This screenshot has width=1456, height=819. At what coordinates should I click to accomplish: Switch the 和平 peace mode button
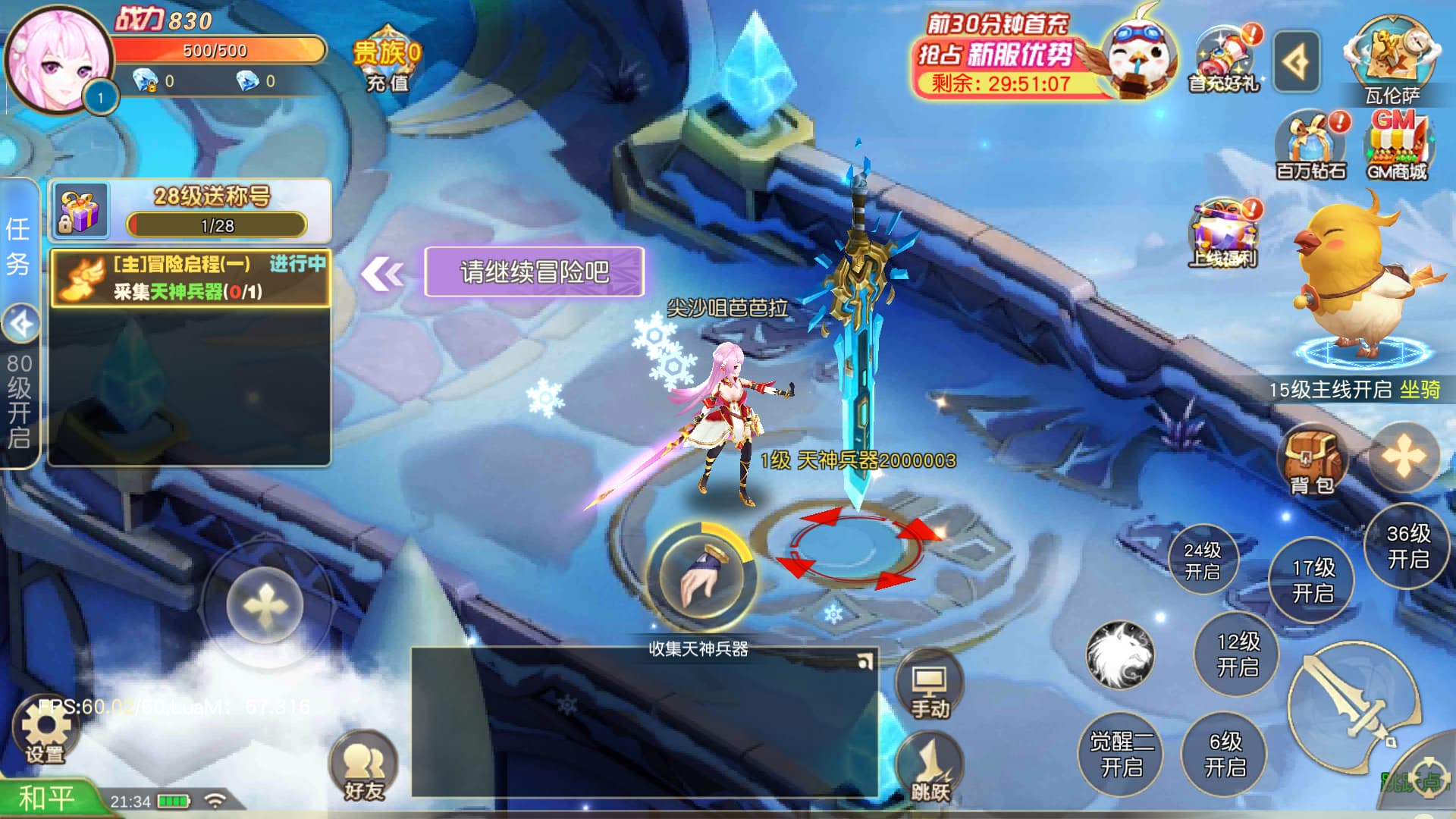click(47, 799)
